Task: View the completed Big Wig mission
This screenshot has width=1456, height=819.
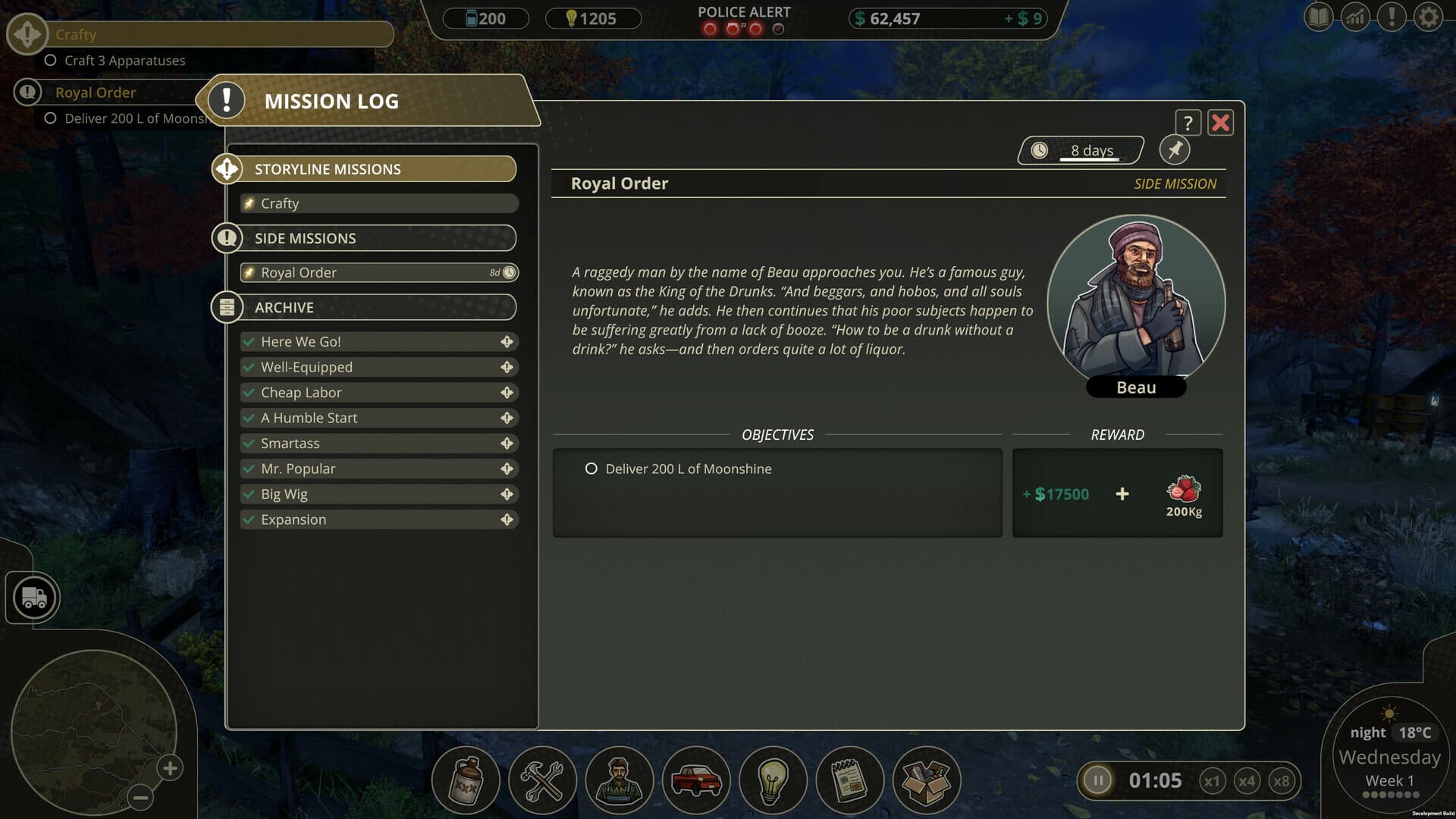Action: click(x=379, y=494)
